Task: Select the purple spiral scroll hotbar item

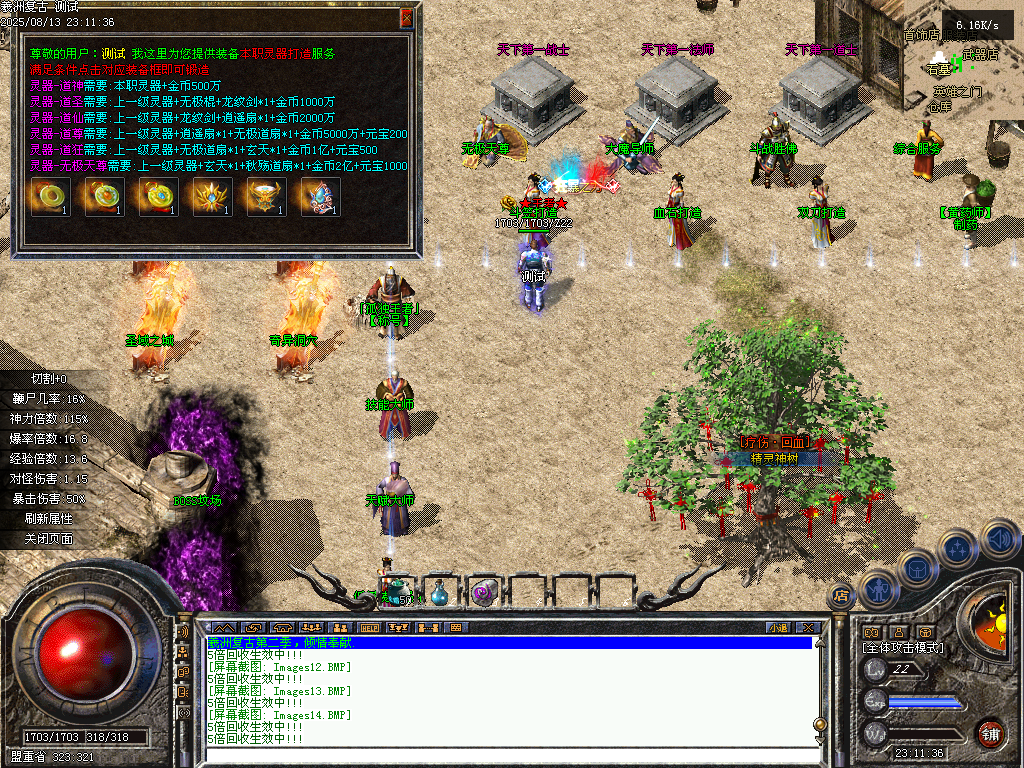Action: [484, 593]
